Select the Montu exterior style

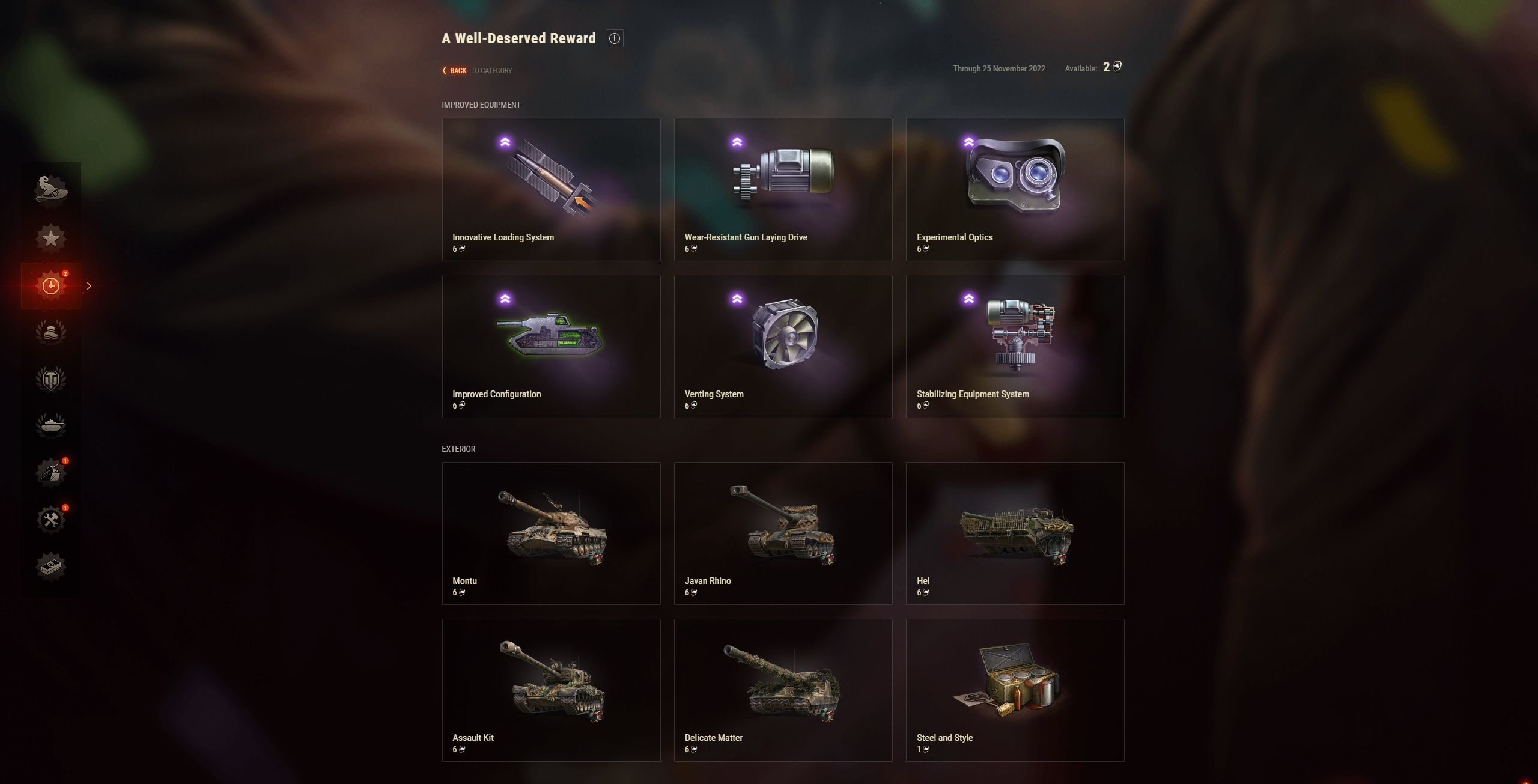coord(551,533)
